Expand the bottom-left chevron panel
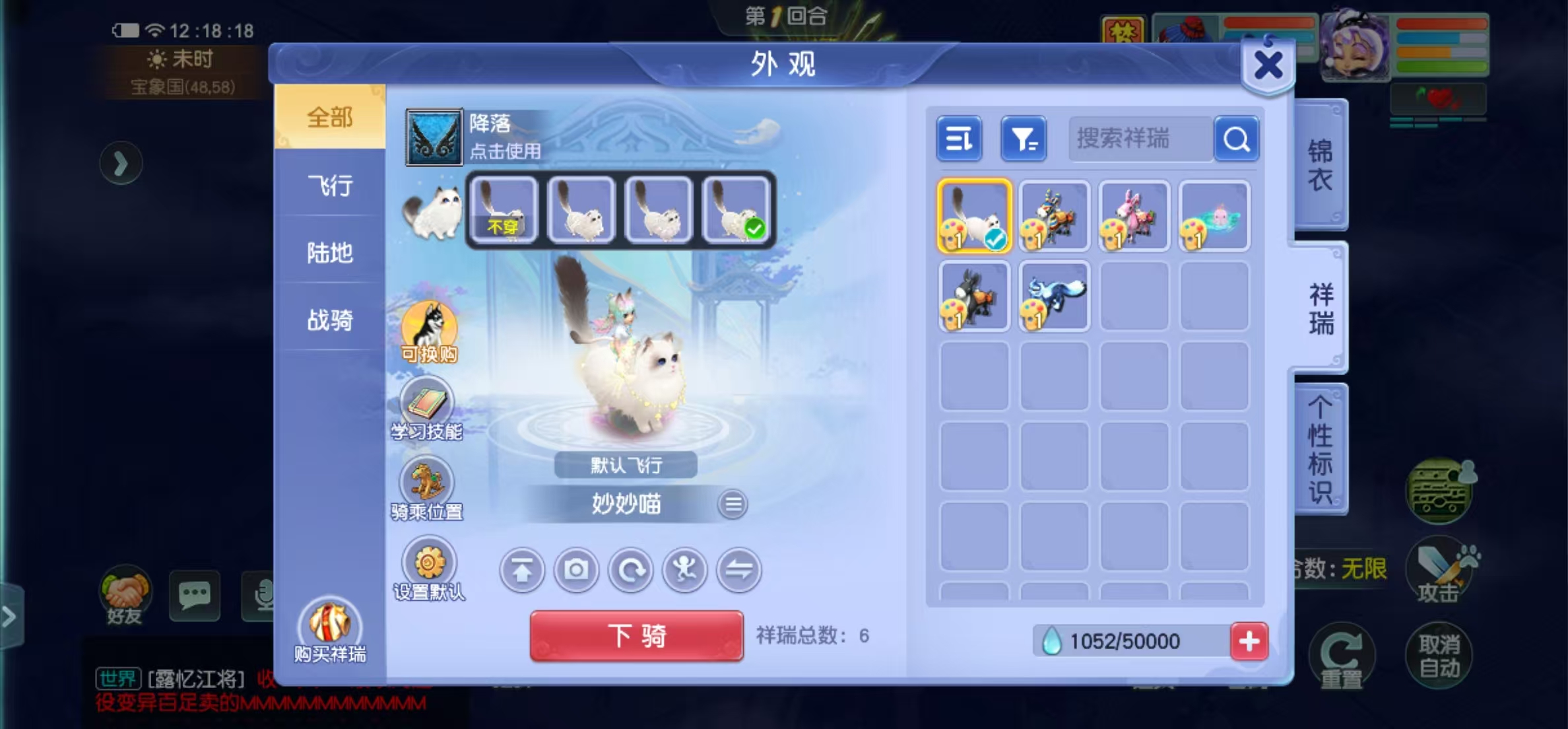Screen dimensions: 1568x729 [x=9, y=617]
